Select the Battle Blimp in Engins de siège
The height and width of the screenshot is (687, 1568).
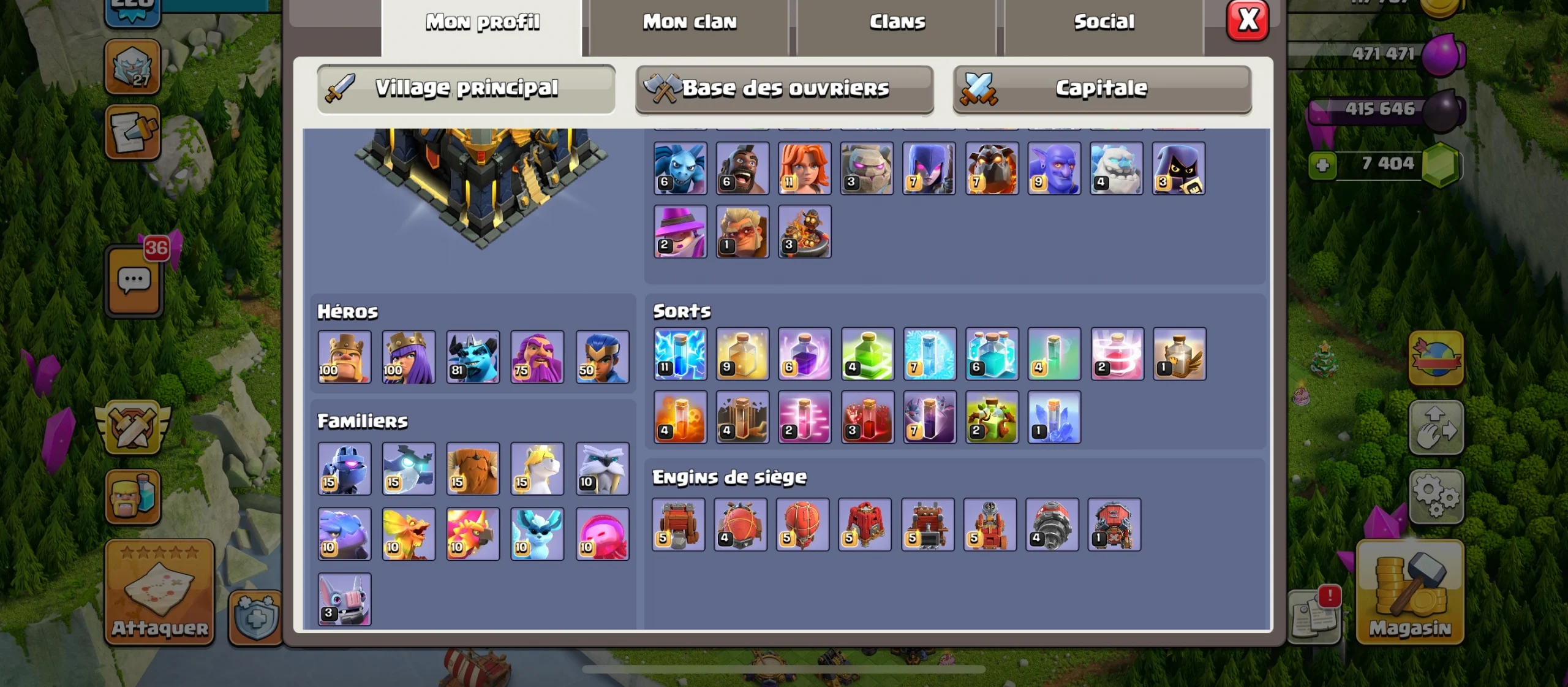[742, 524]
